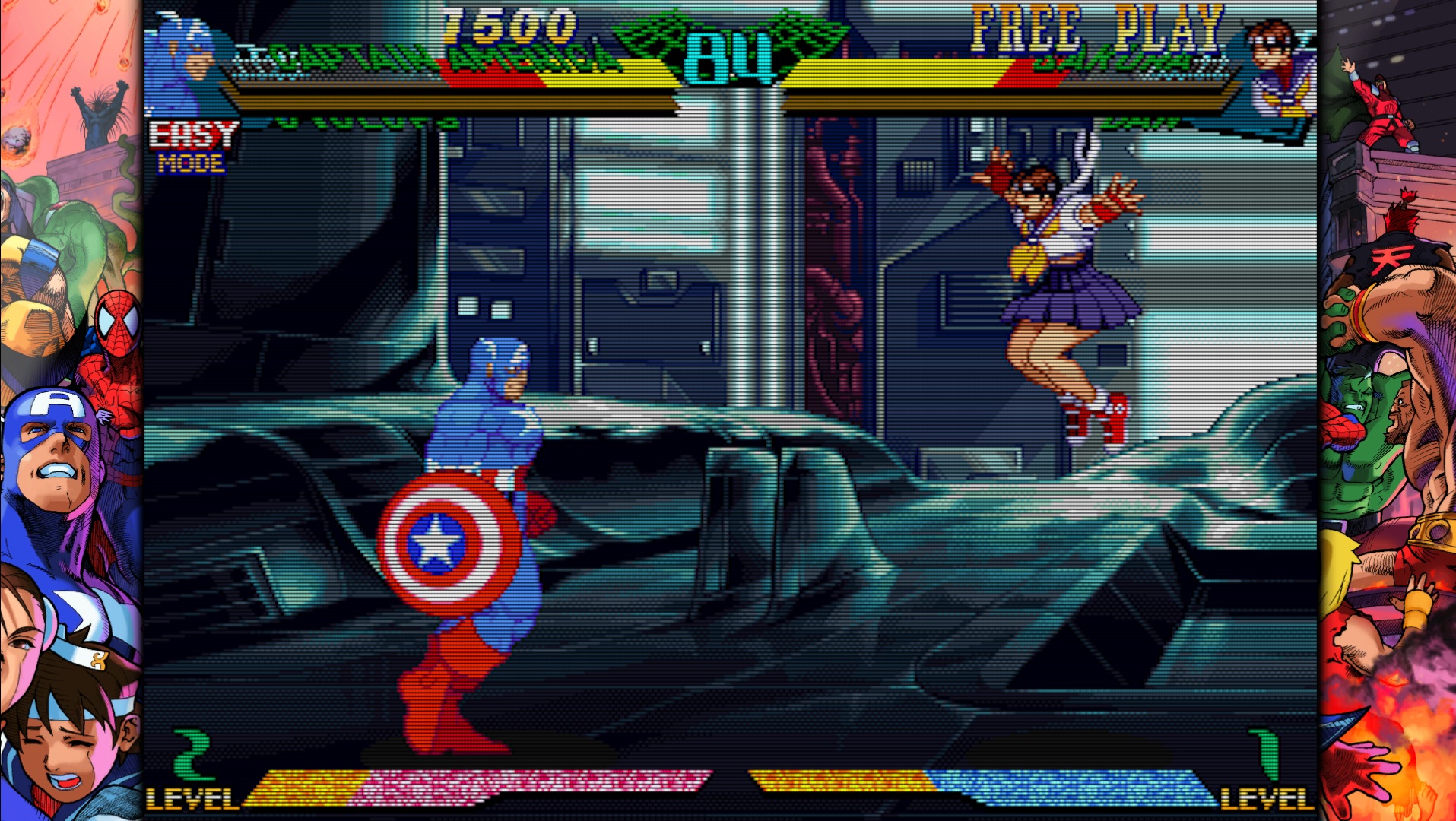Click the EASY mode indicator icon
The image size is (1456, 821).
click(x=192, y=137)
